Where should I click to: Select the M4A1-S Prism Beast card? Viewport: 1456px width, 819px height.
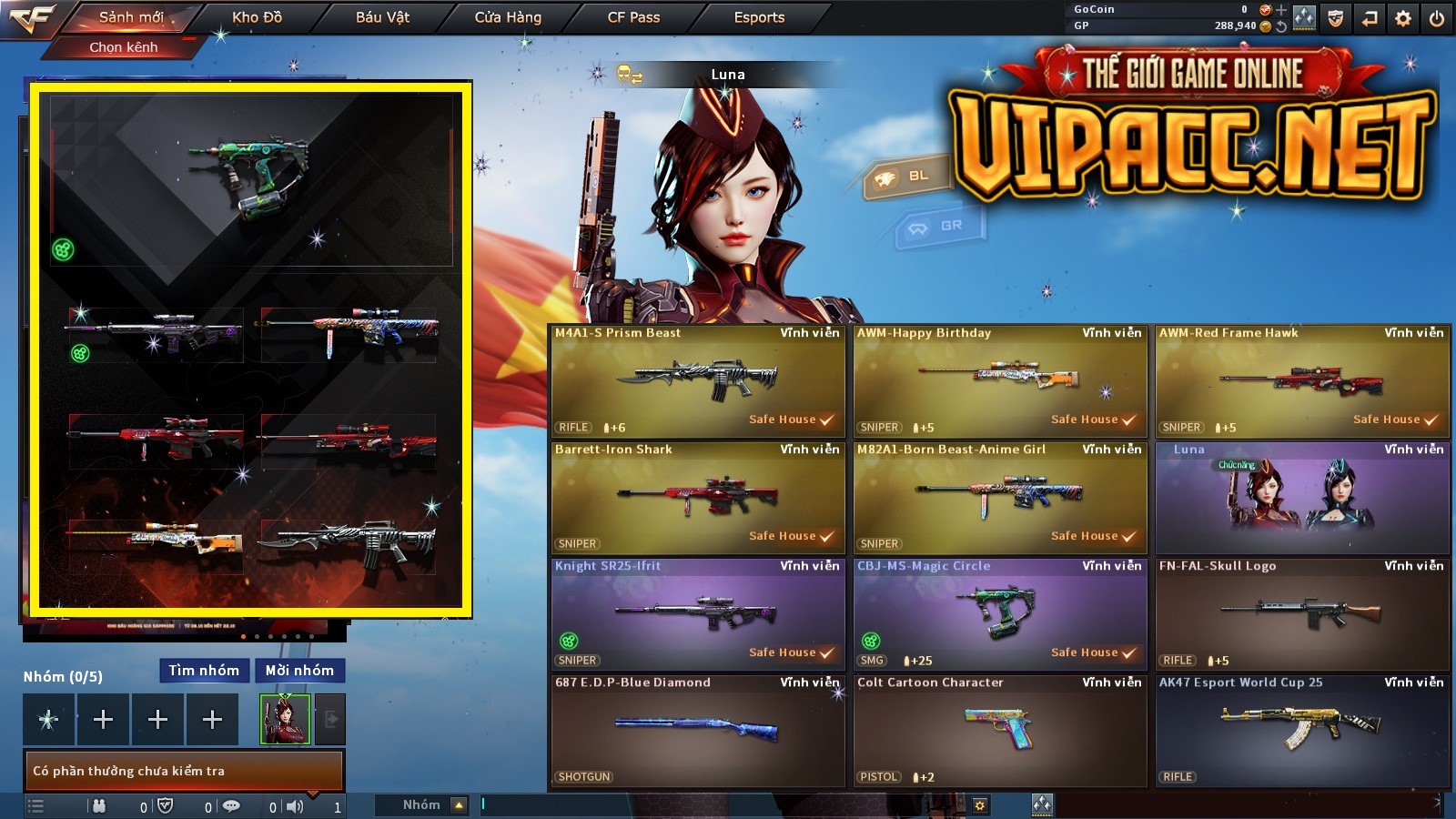click(x=698, y=381)
